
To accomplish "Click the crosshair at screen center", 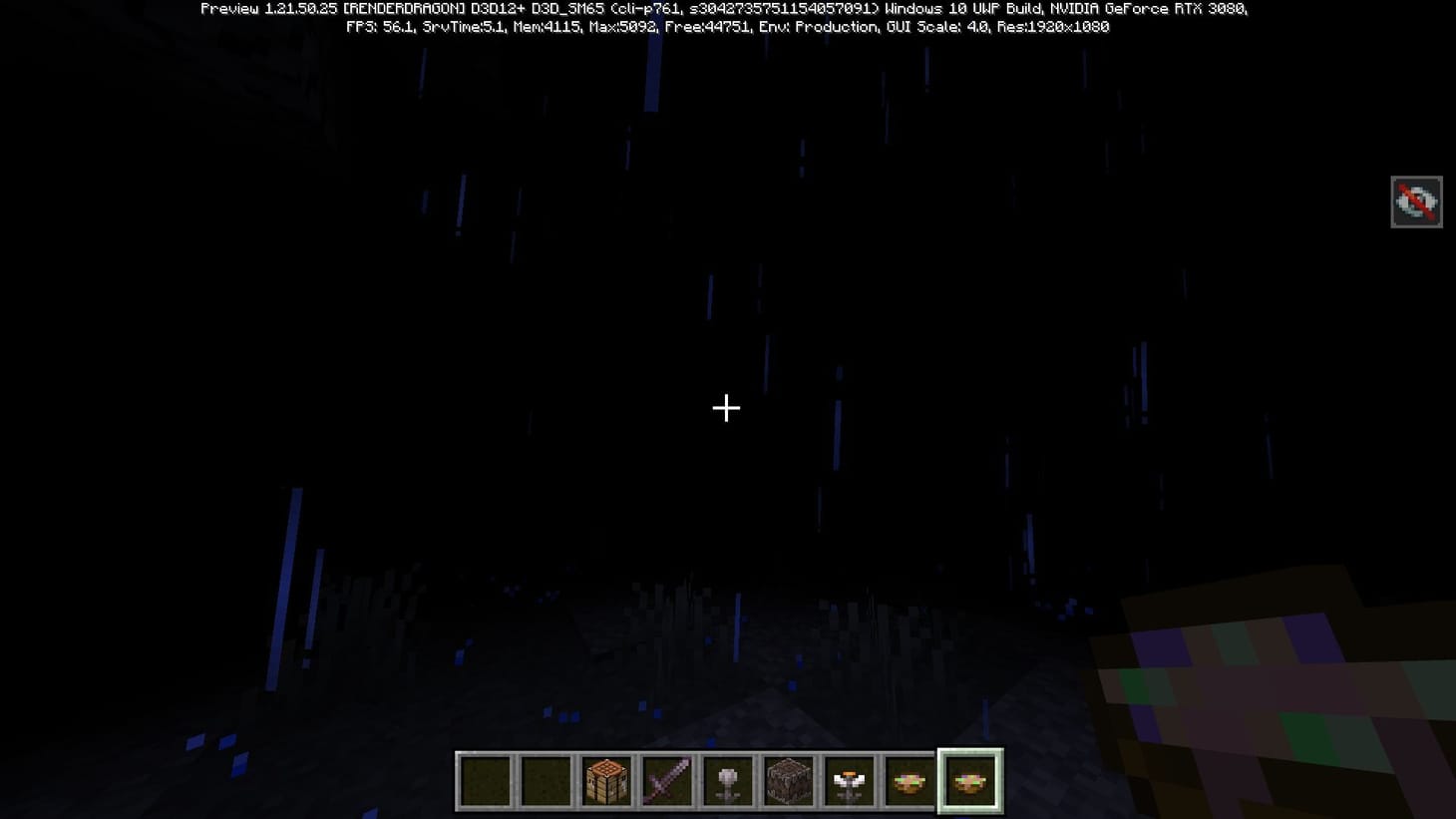I will tap(726, 408).
